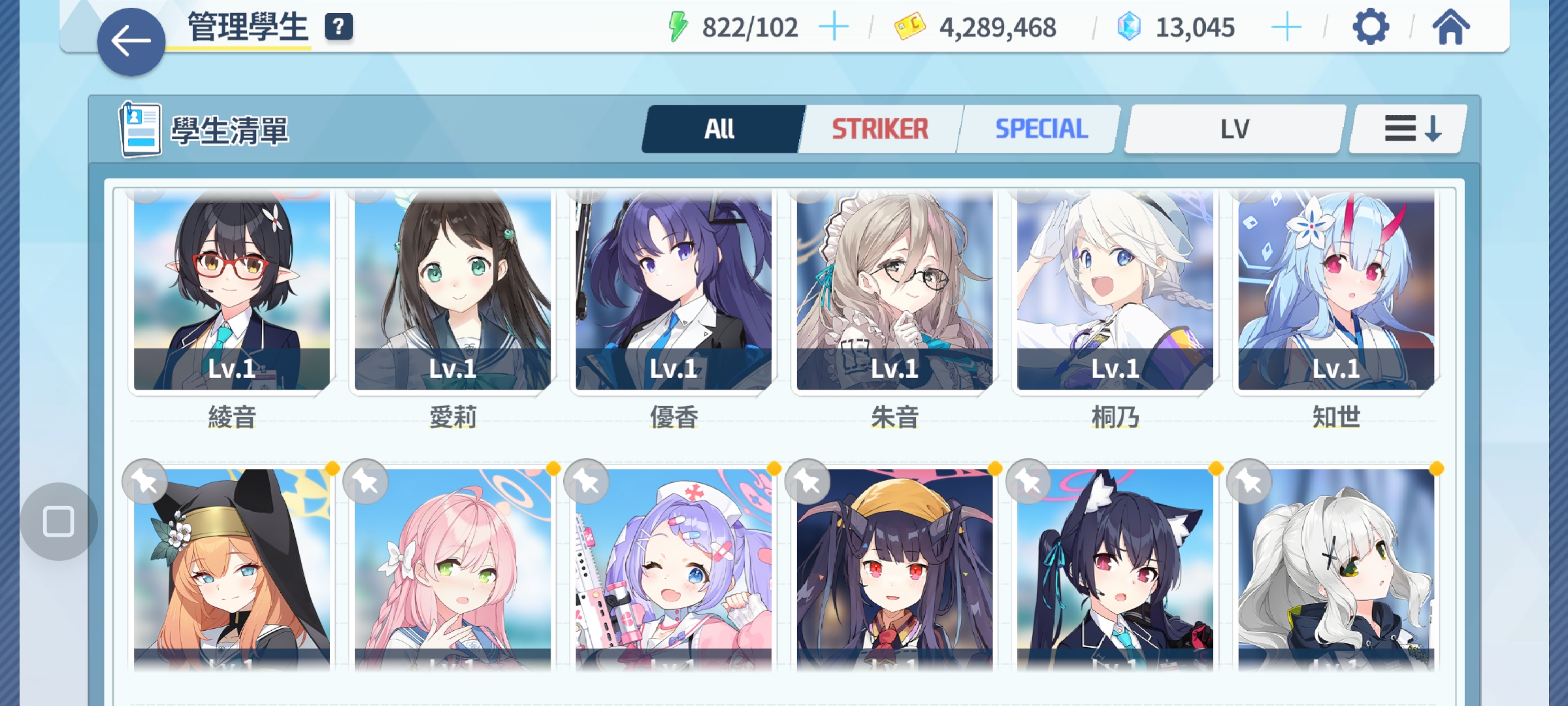Open the LV sort dropdown
This screenshot has width=1568, height=706.
pyautogui.click(x=1234, y=129)
